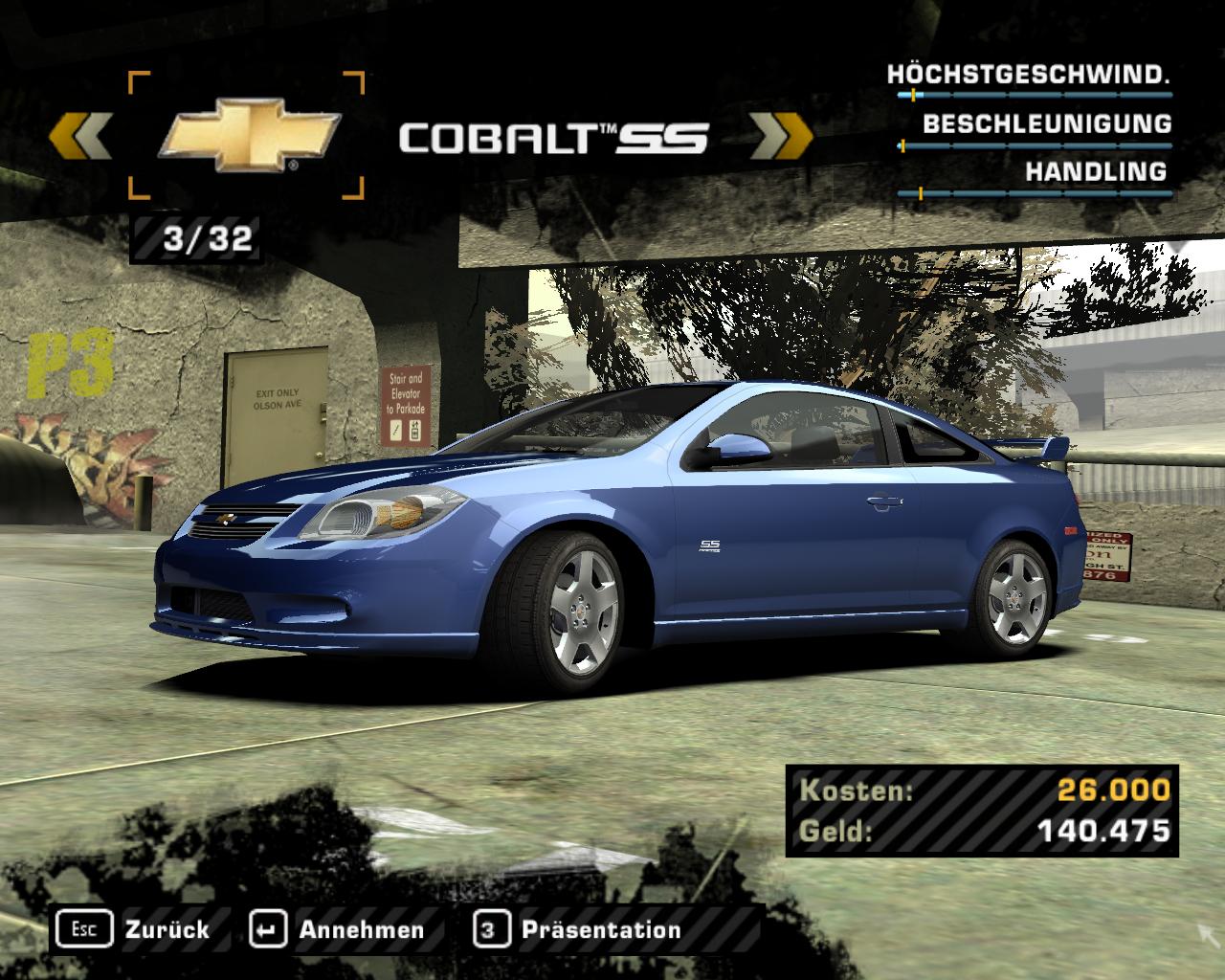Select the Chevrolet brand logo

pos(248,136)
